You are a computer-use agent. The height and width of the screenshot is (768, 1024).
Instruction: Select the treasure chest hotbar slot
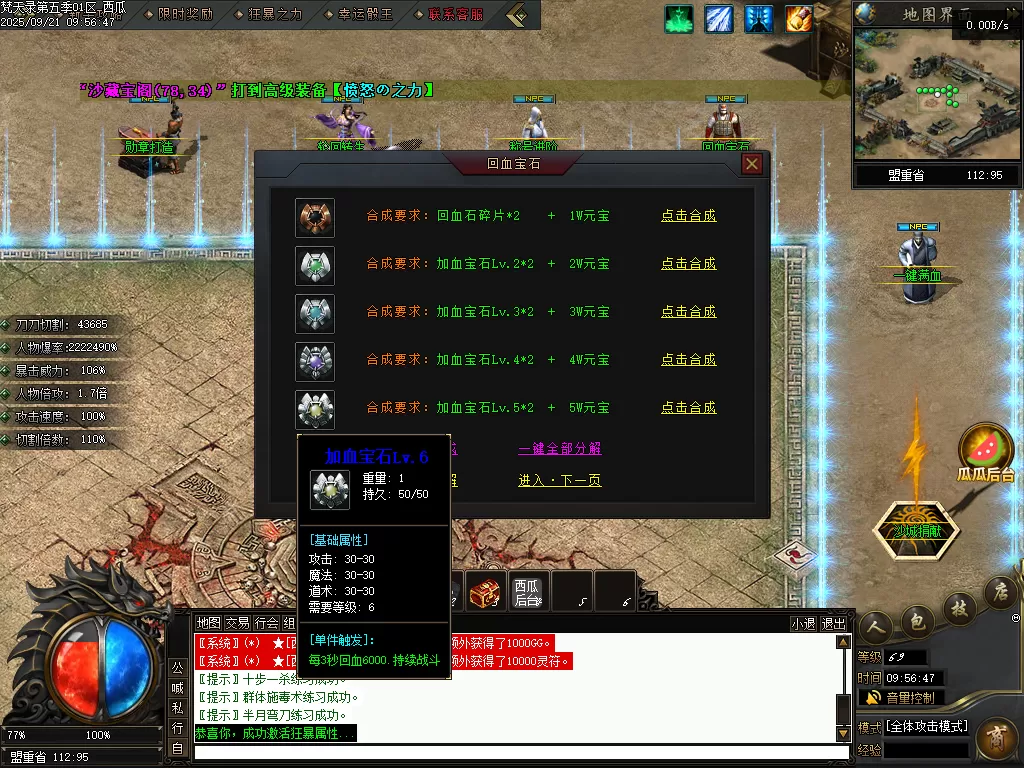484,592
